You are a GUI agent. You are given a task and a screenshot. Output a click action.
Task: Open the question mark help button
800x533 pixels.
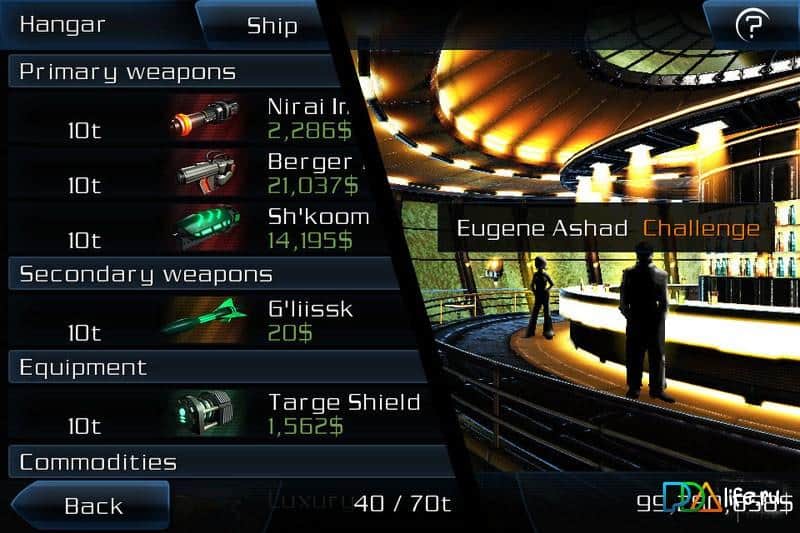[x=750, y=26]
